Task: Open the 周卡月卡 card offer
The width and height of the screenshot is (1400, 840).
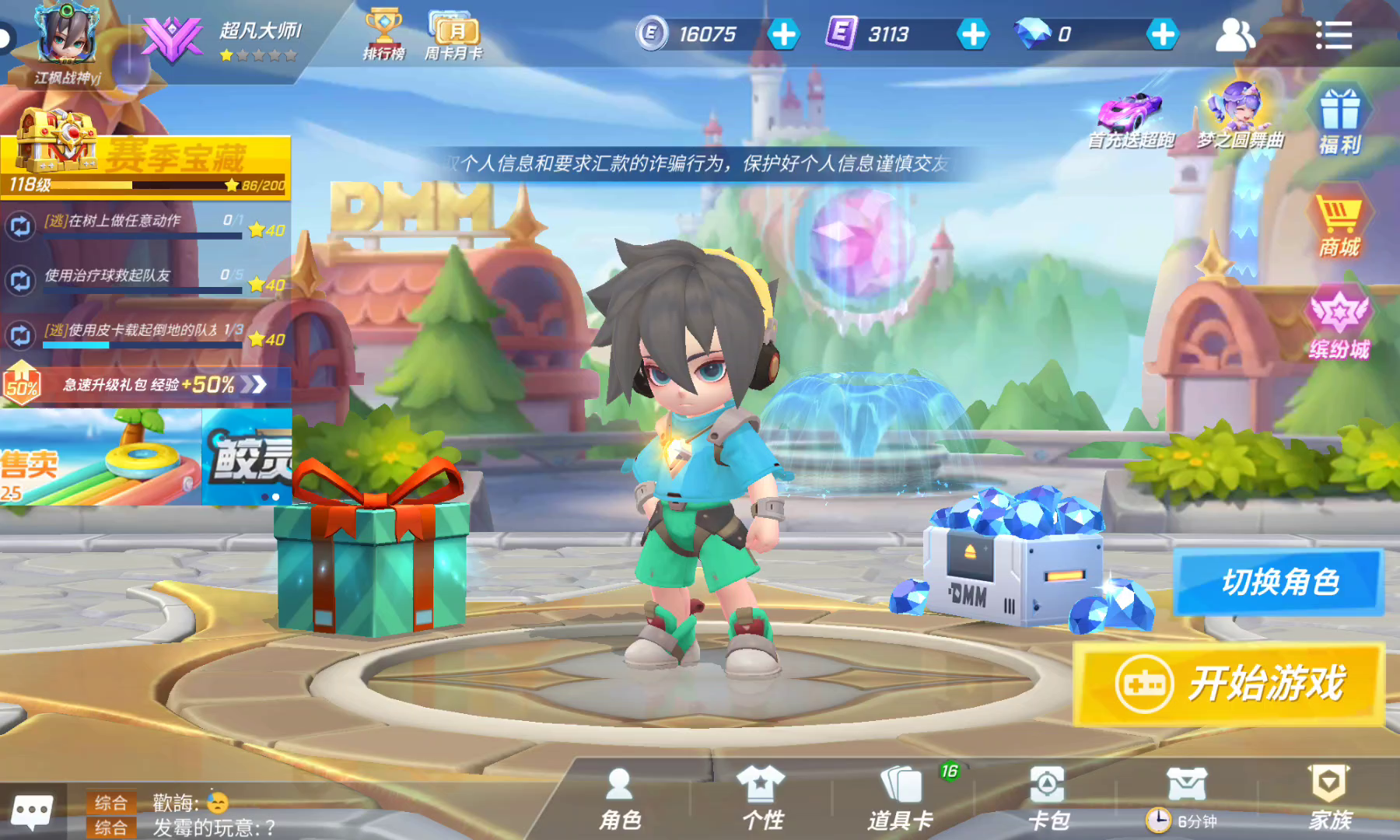Action: tap(454, 34)
